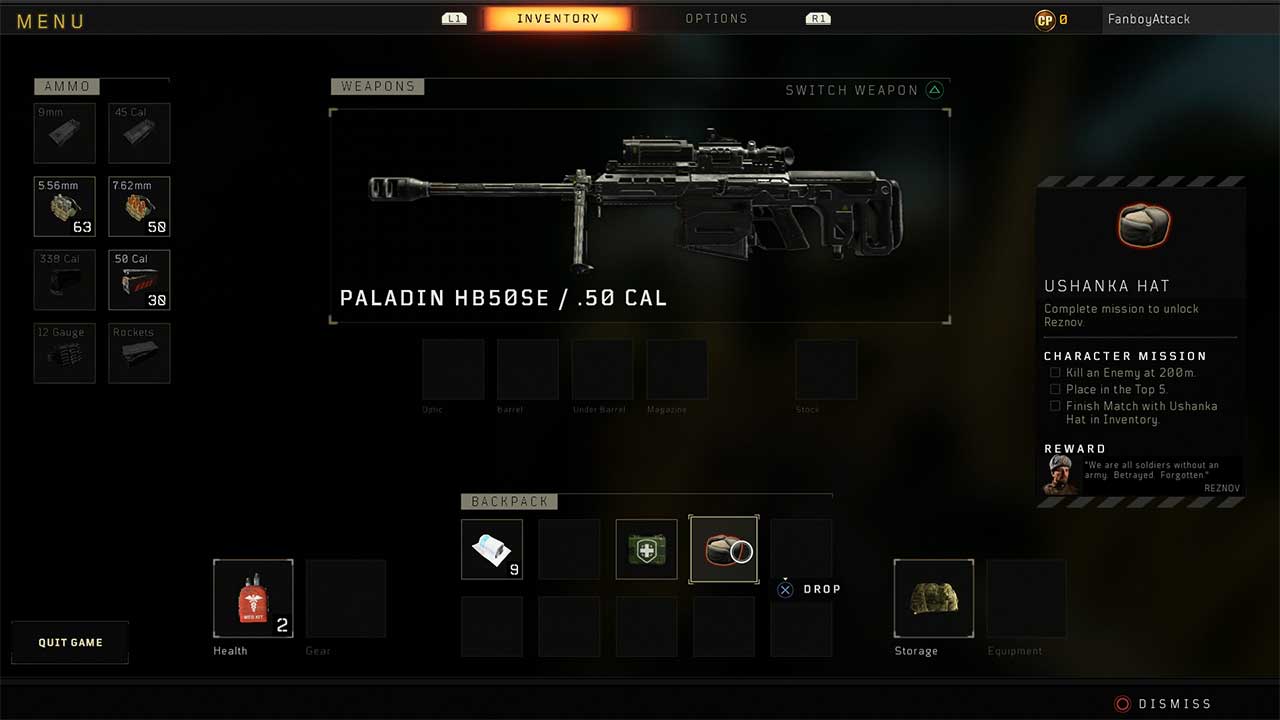Select the Inventory tab
This screenshot has width=1280, height=720.
tap(558, 19)
